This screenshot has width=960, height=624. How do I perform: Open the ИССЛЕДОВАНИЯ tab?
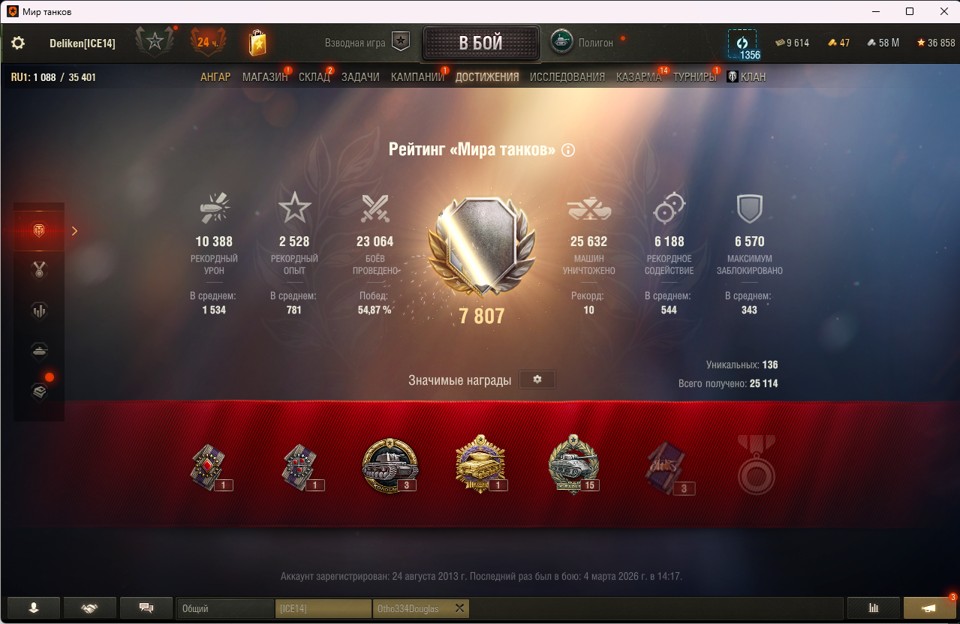pyautogui.click(x=567, y=77)
